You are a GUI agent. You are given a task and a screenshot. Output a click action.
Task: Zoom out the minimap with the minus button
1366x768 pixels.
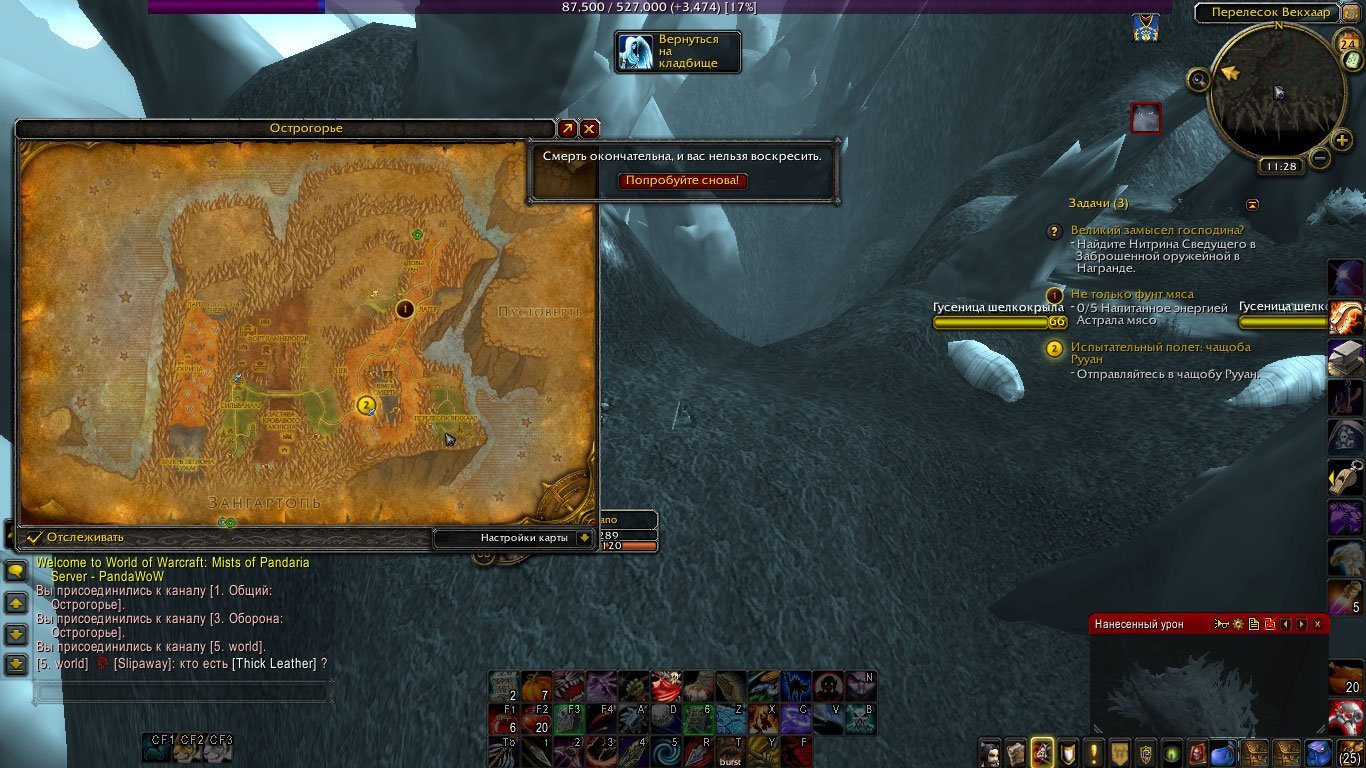pos(1320,158)
